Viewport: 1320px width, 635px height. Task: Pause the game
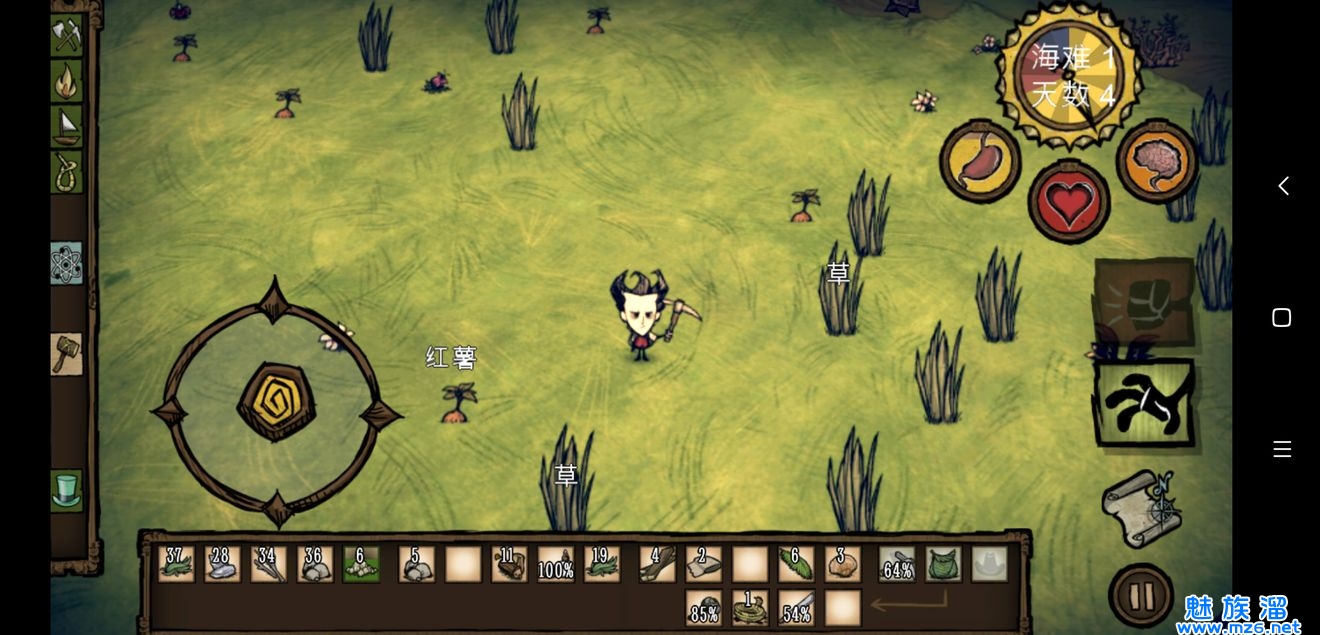[1141, 596]
